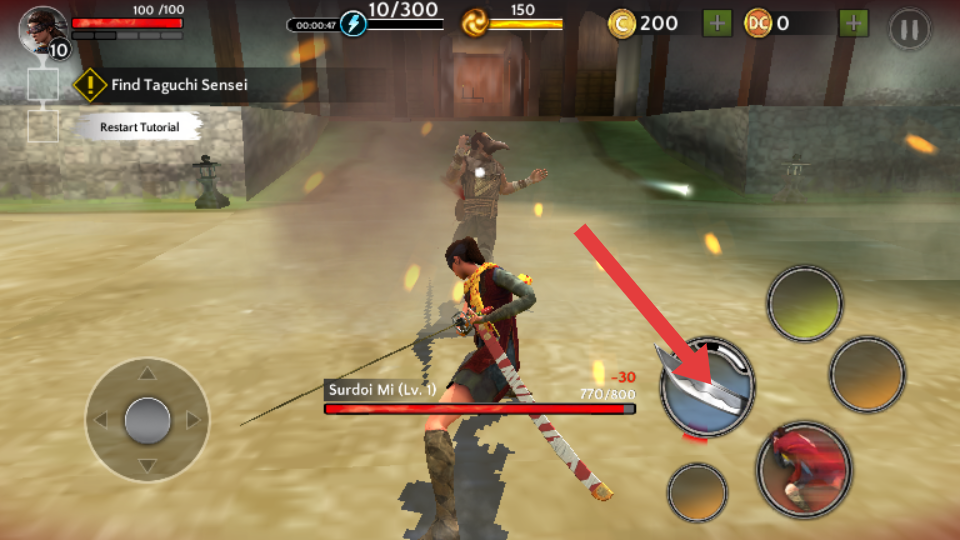This screenshot has height=540, width=960.
Task: Tap the virtual joystick center knob
Action: (147, 420)
